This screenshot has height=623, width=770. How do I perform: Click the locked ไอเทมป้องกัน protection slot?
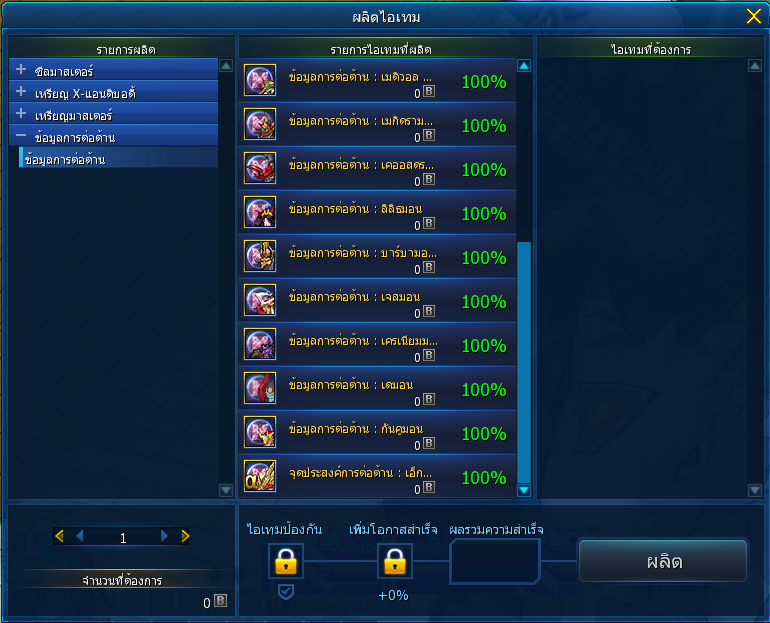pos(285,562)
